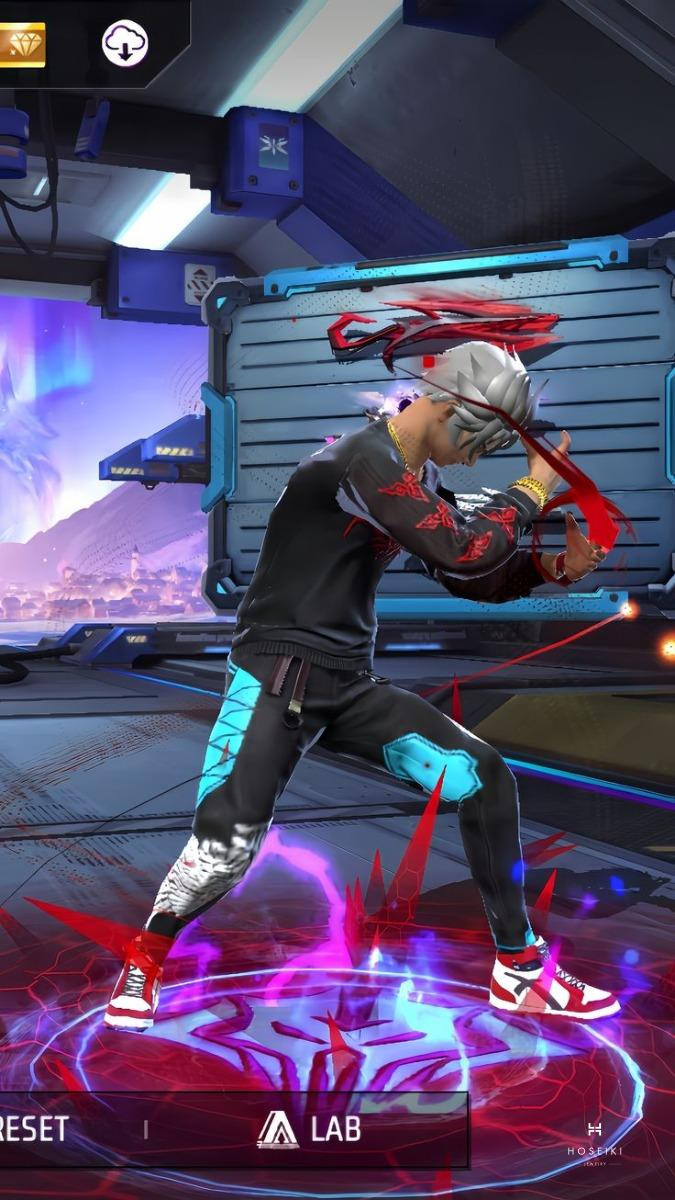Screen dimensions: 675x1200
Task: Click the RESET button
Action: pos(36,1130)
